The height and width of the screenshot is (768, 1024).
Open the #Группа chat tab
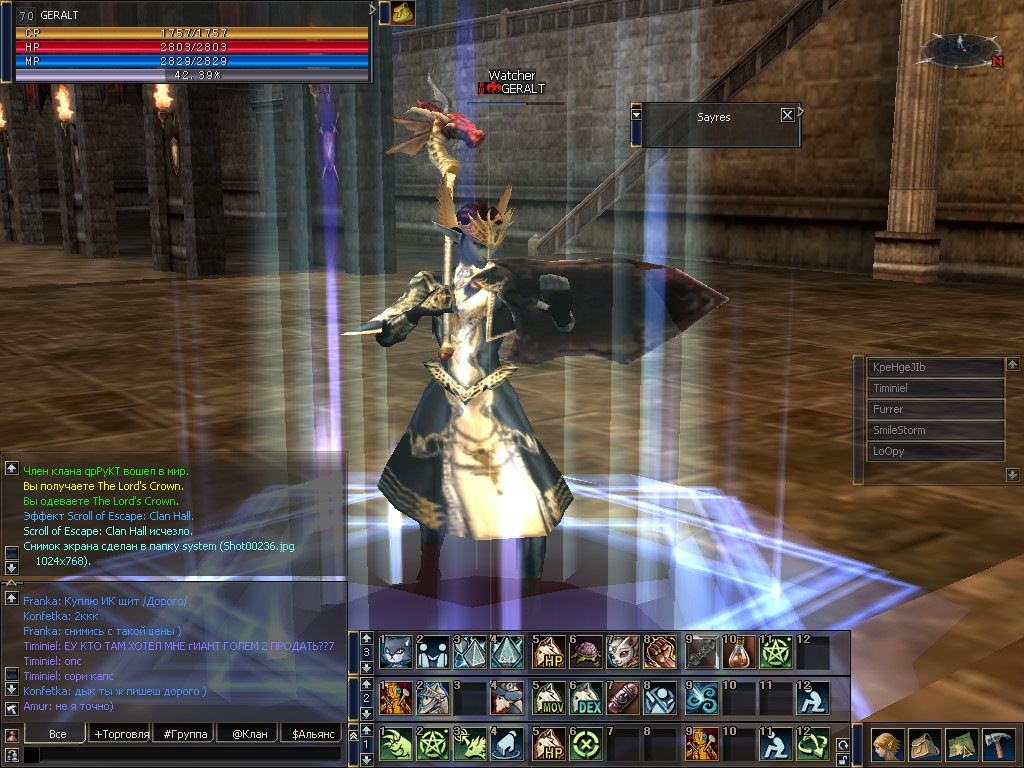tap(185, 734)
